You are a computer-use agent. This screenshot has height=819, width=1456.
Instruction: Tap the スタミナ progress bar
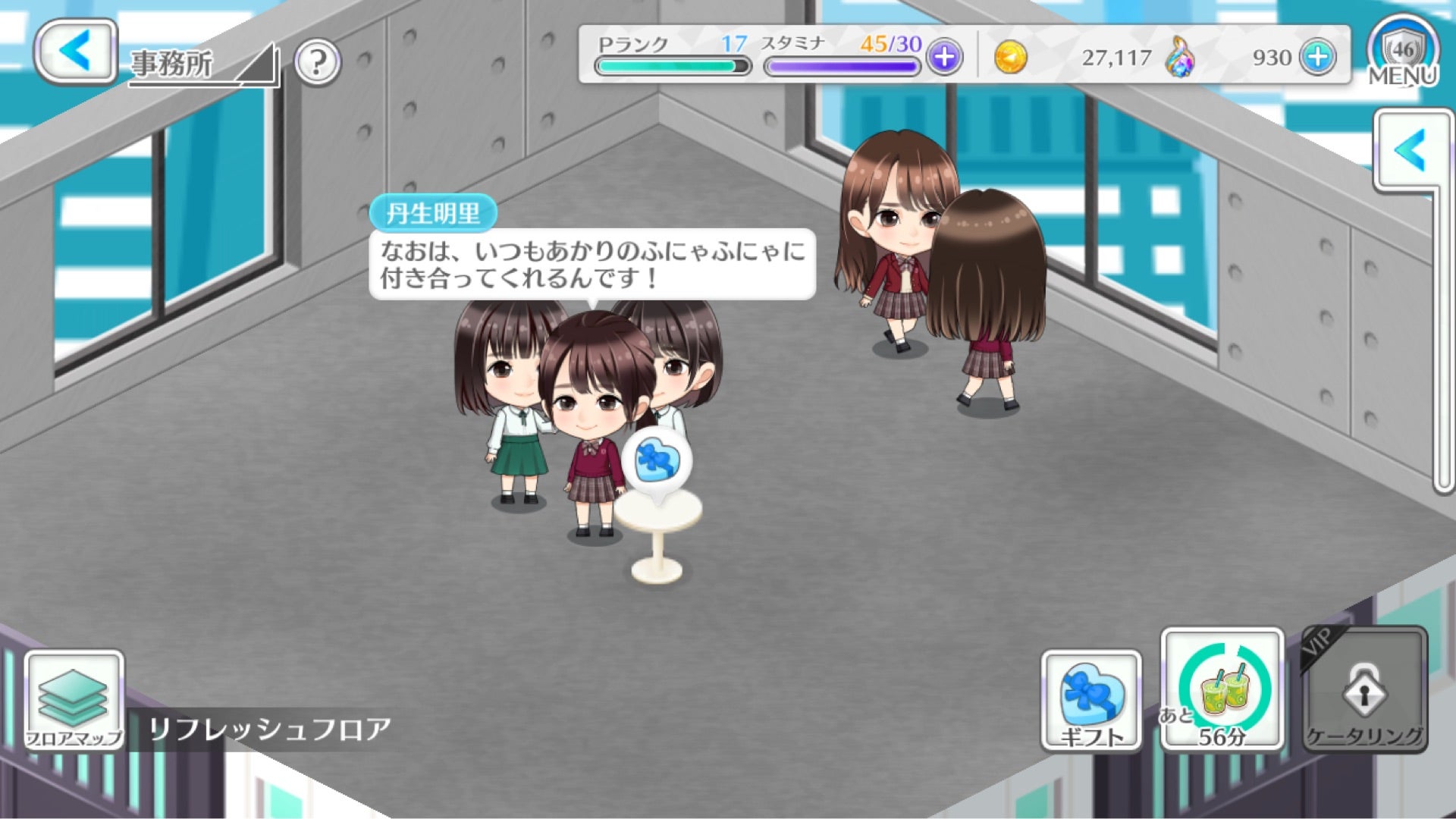click(x=842, y=68)
